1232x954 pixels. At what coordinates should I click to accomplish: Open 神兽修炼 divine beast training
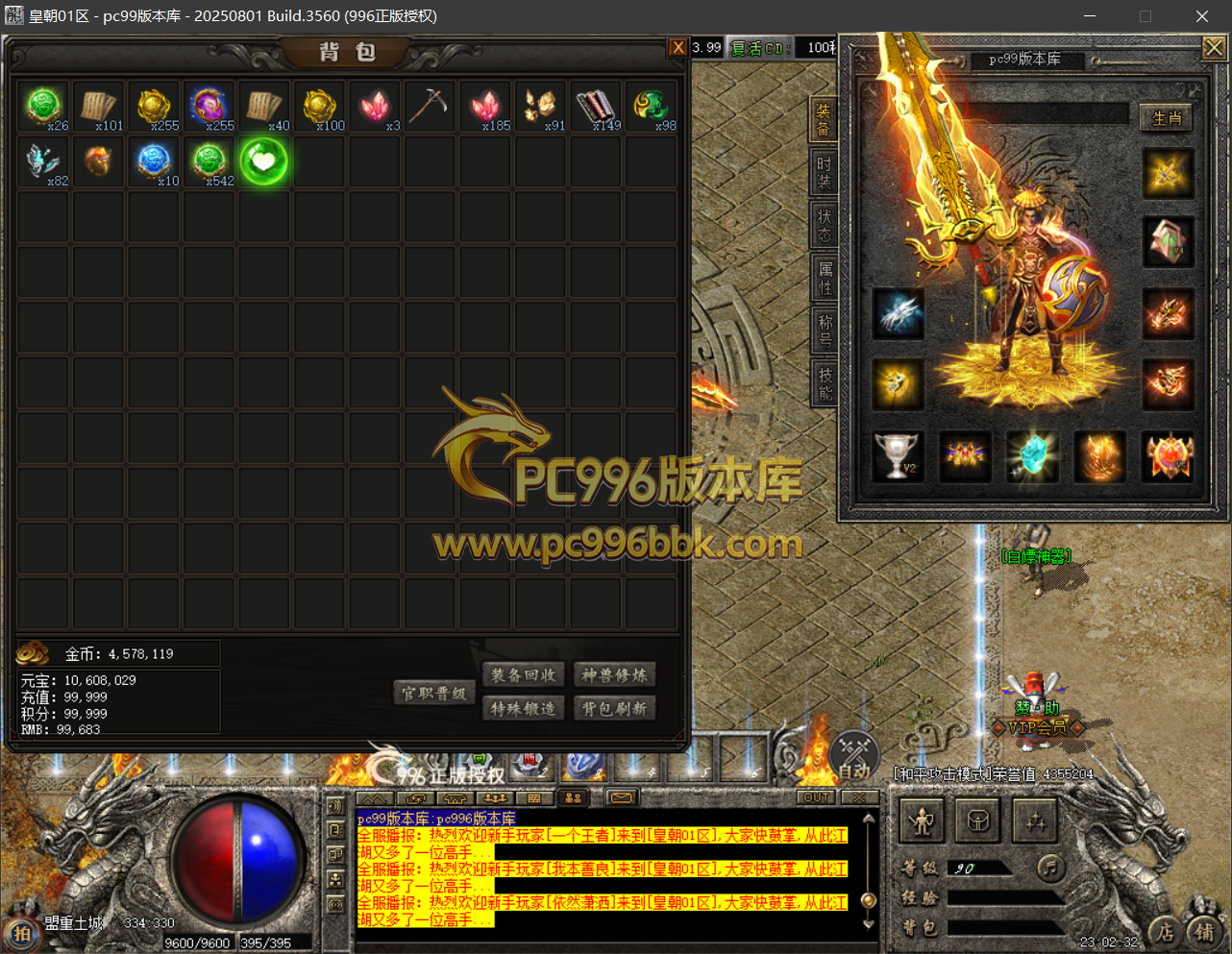click(x=614, y=675)
